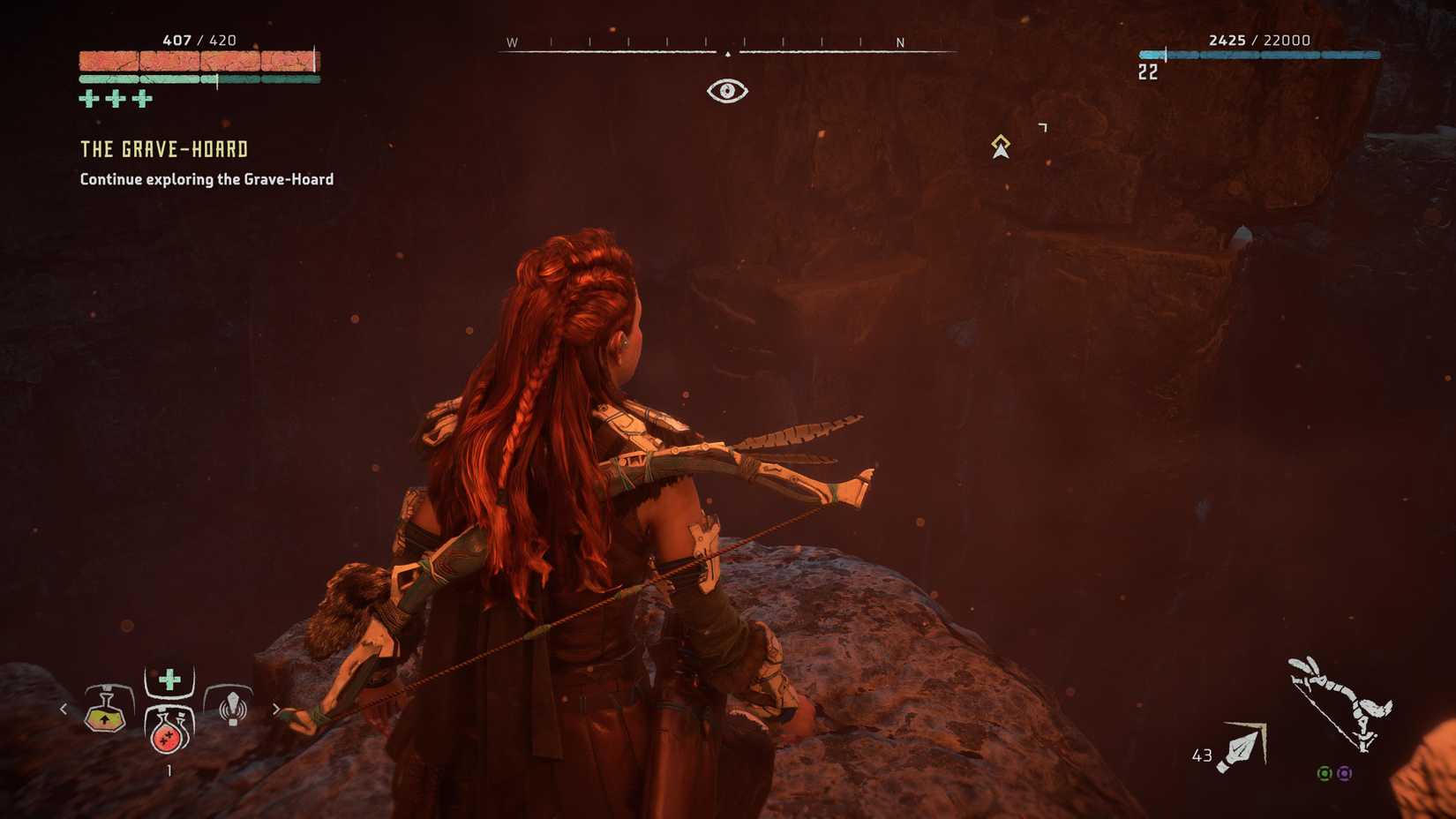This screenshot has width=1456, height=819.
Task: Click the N marker on the compass bar
Action: 899,41
